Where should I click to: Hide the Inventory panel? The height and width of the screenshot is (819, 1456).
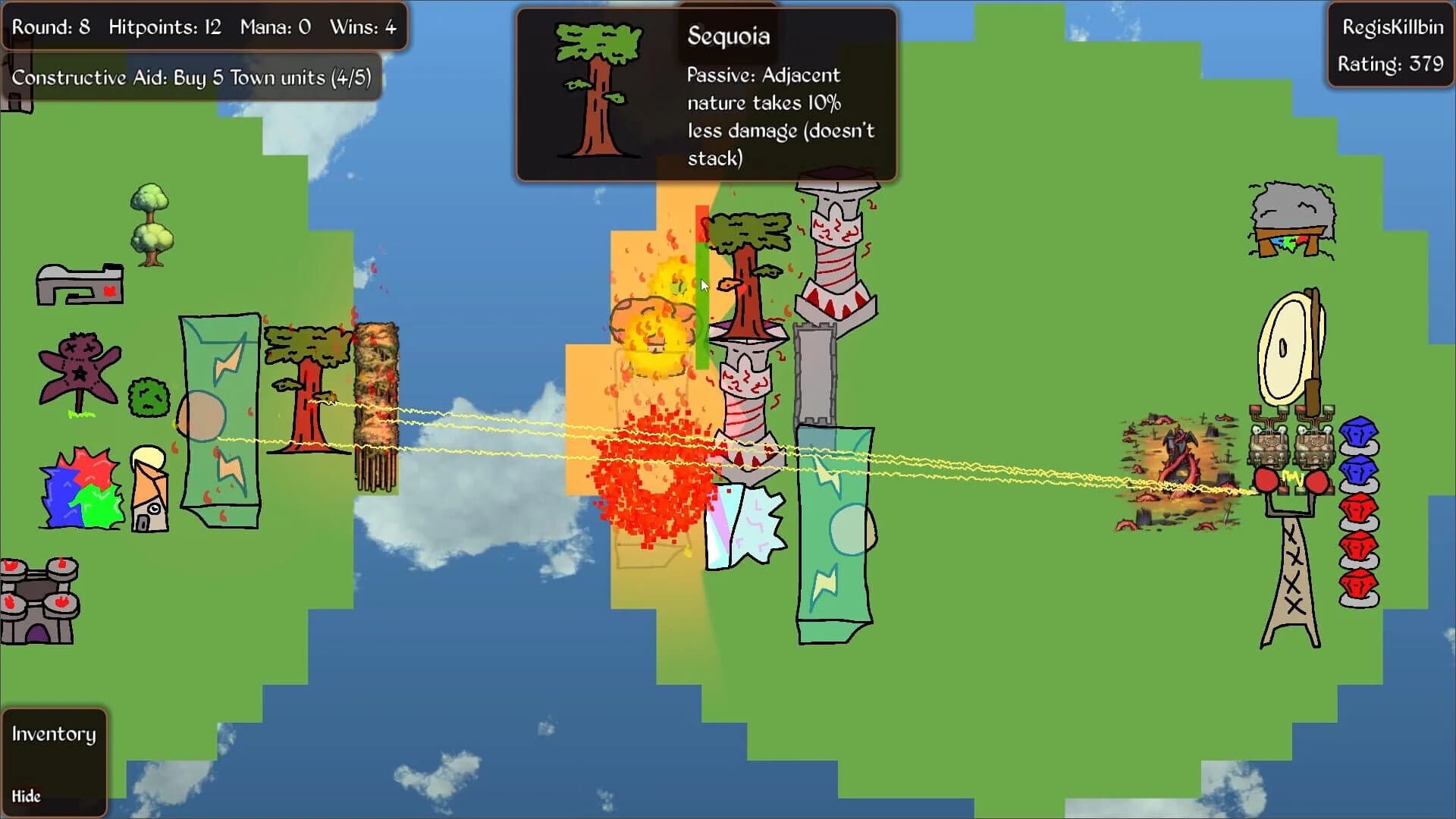click(27, 796)
